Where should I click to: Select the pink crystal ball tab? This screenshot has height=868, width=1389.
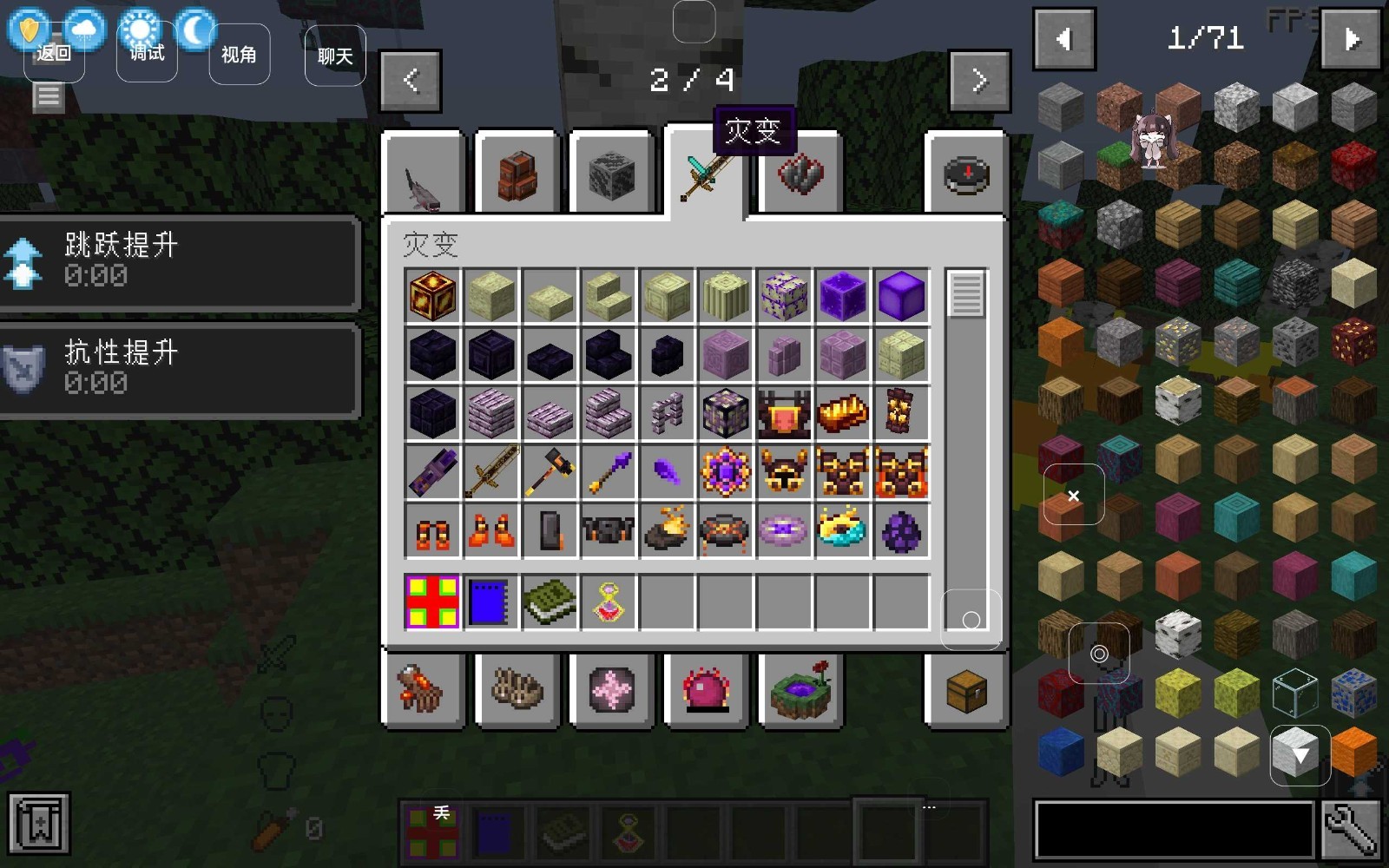pos(707,692)
